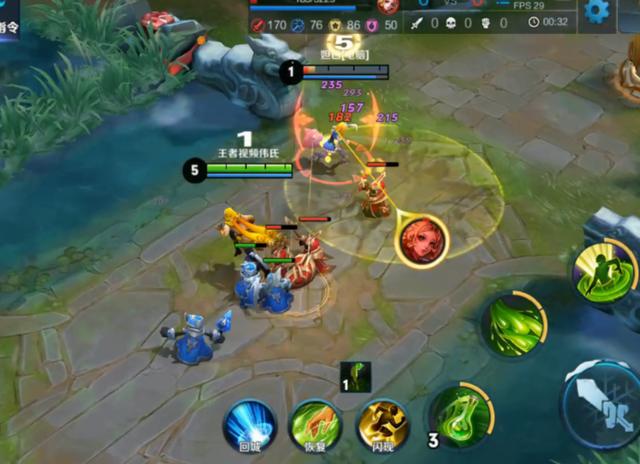The width and height of the screenshot is (640, 464).
Task: Activate the Recall (回城) spell
Action: click(x=250, y=424)
